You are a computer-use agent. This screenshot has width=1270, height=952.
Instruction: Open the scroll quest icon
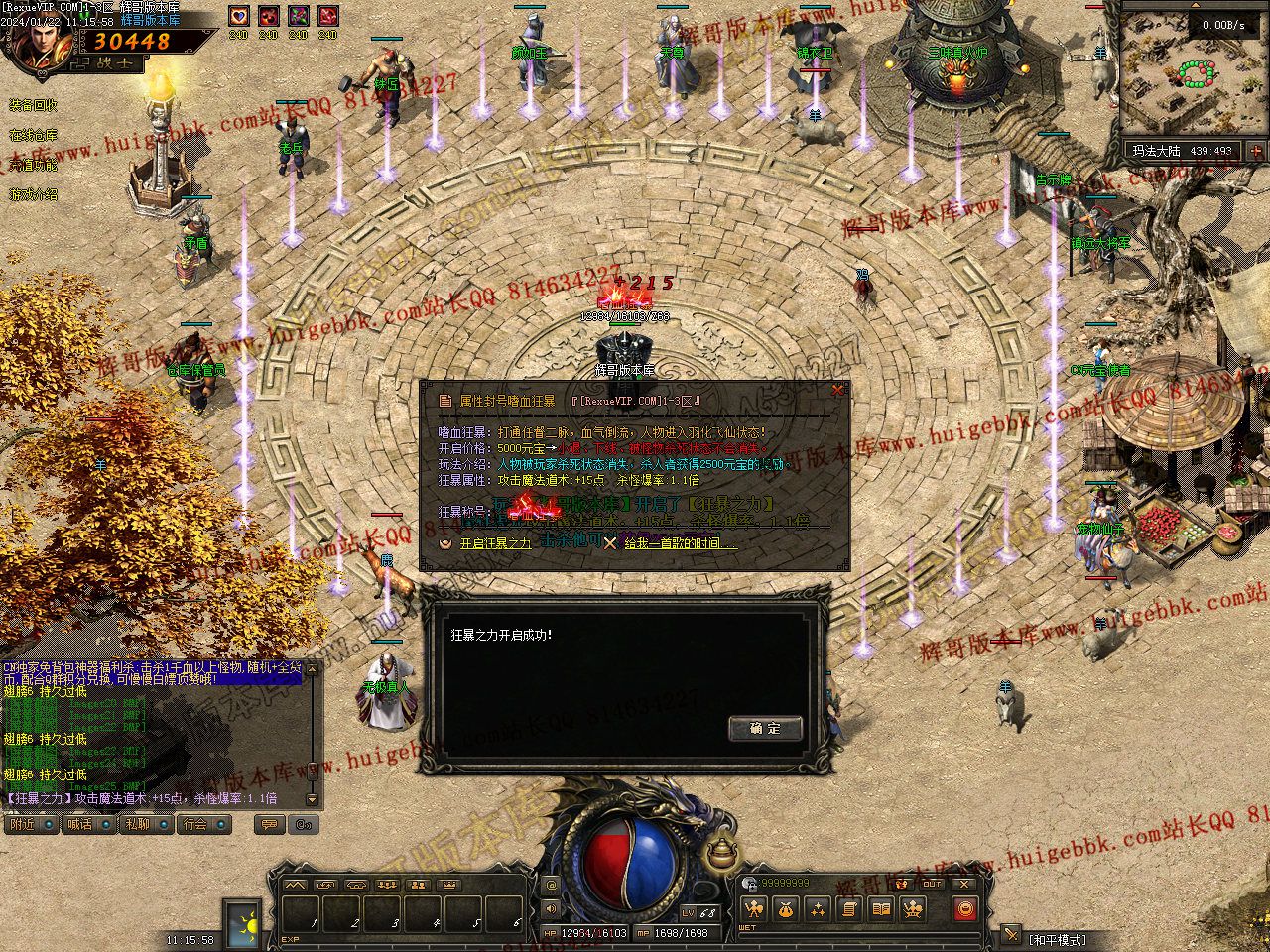(x=849, y=908)
